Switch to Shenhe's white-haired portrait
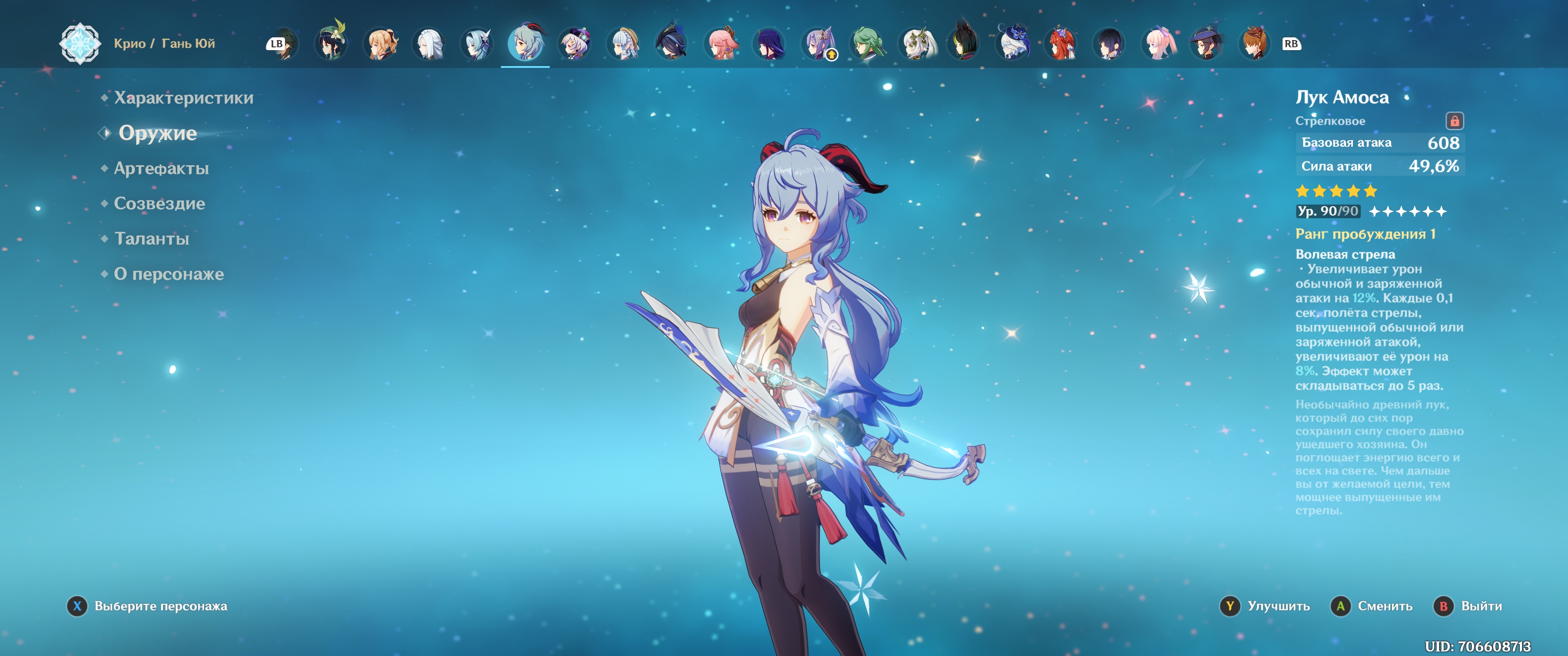The height and width of the screenshot is (656, 1568). tap(428, 43)
